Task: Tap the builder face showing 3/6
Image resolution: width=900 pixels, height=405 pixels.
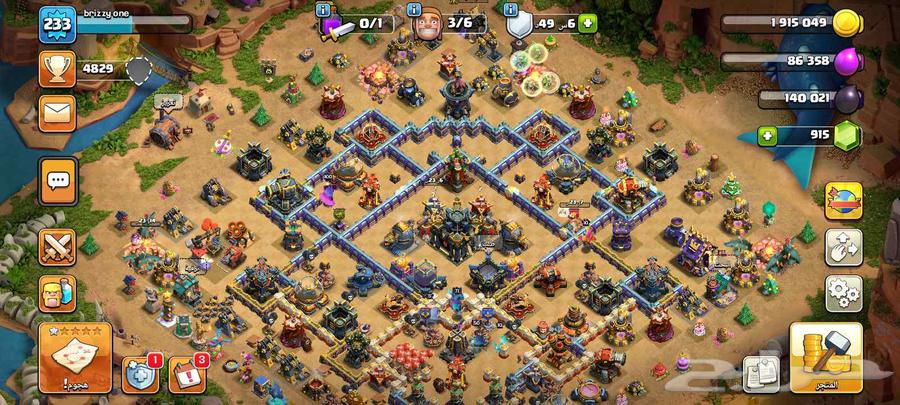Action: [x=430, y=23]
